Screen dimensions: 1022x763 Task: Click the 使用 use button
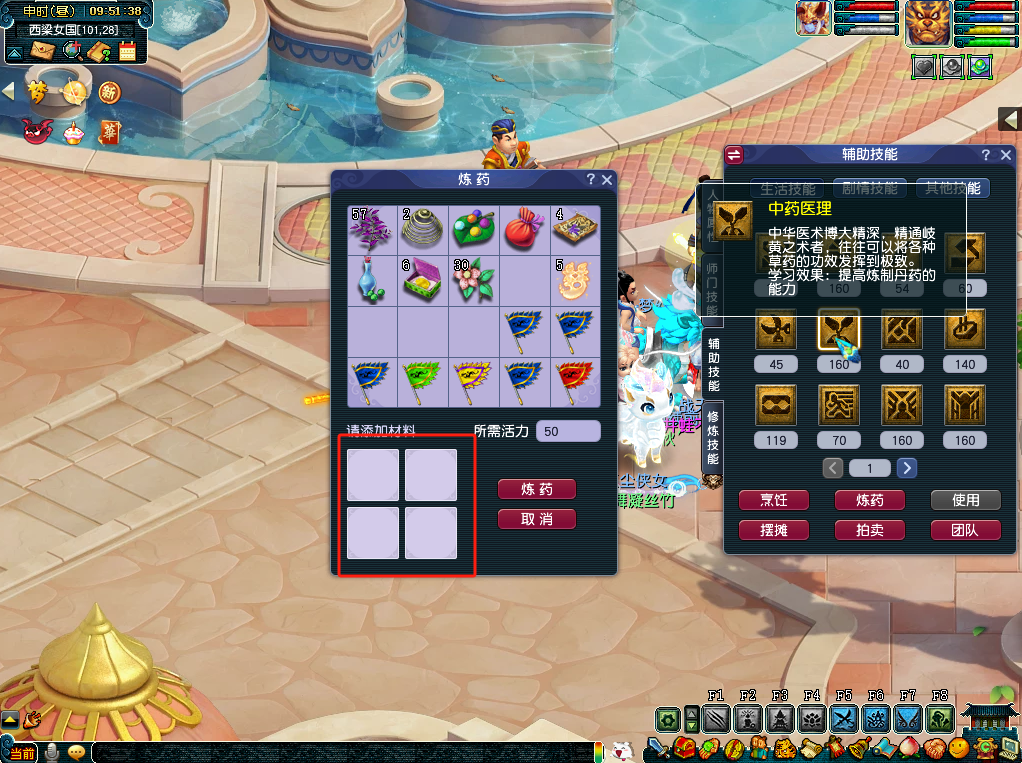[x=965, y=500]
